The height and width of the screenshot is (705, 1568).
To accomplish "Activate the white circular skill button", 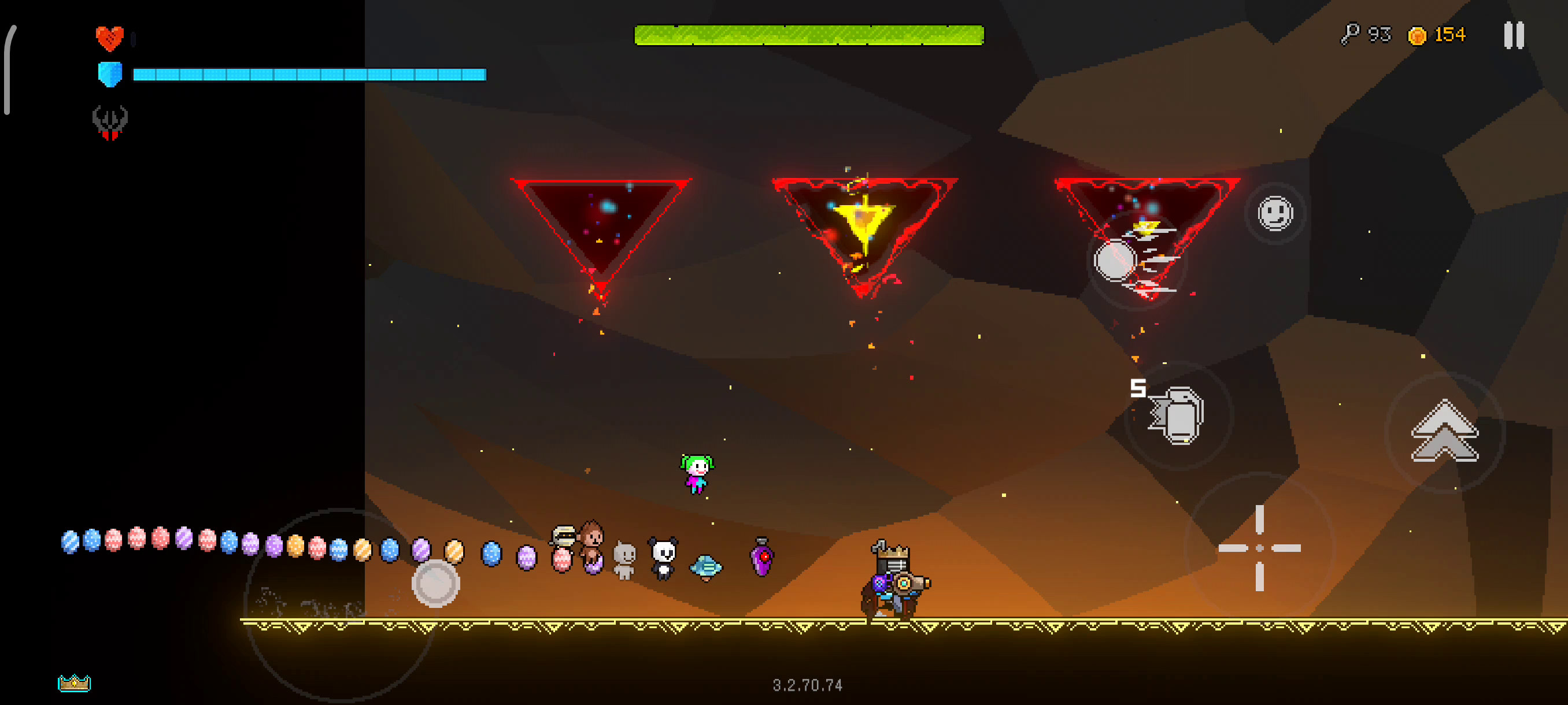I will point(1115,261).
